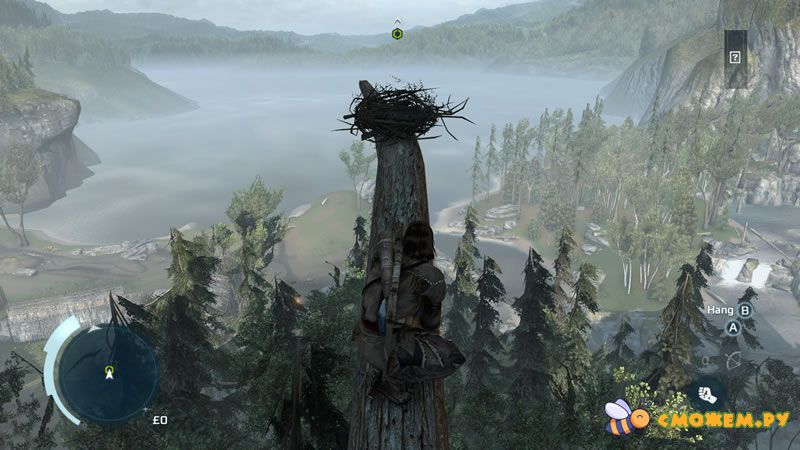800x450 pixels.
Task: Click the green hexagon objective marker
Action: click(x=397, y=34)
